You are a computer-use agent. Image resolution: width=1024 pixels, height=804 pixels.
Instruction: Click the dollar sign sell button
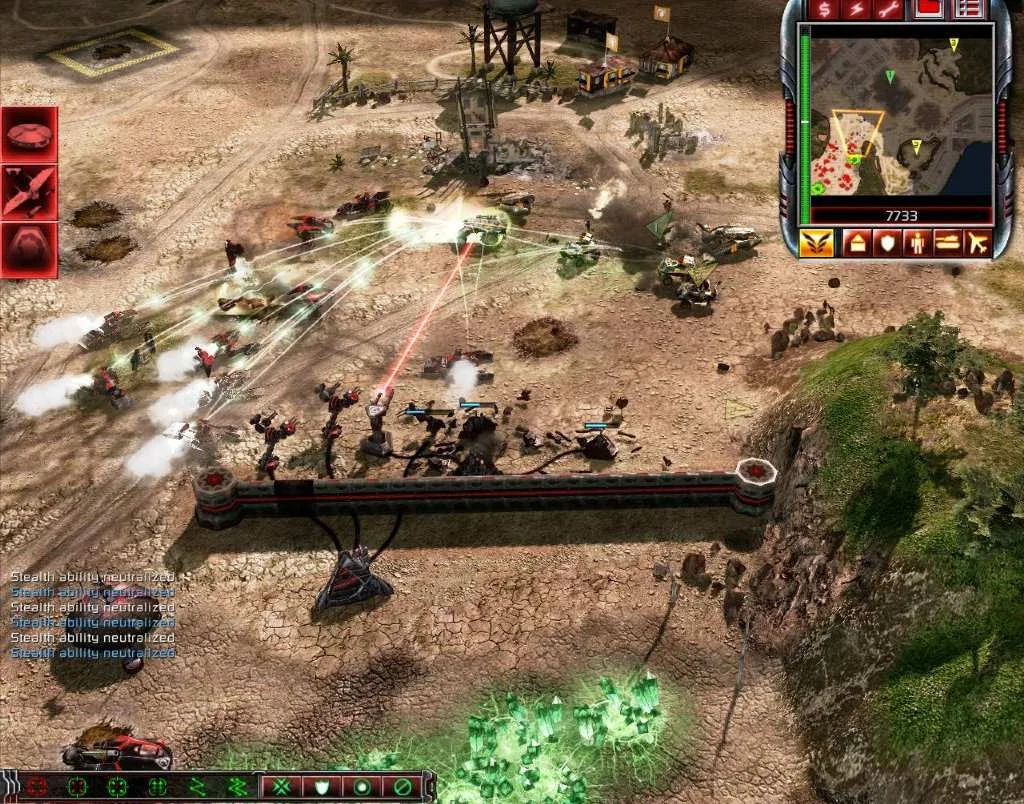click(825, 9)
